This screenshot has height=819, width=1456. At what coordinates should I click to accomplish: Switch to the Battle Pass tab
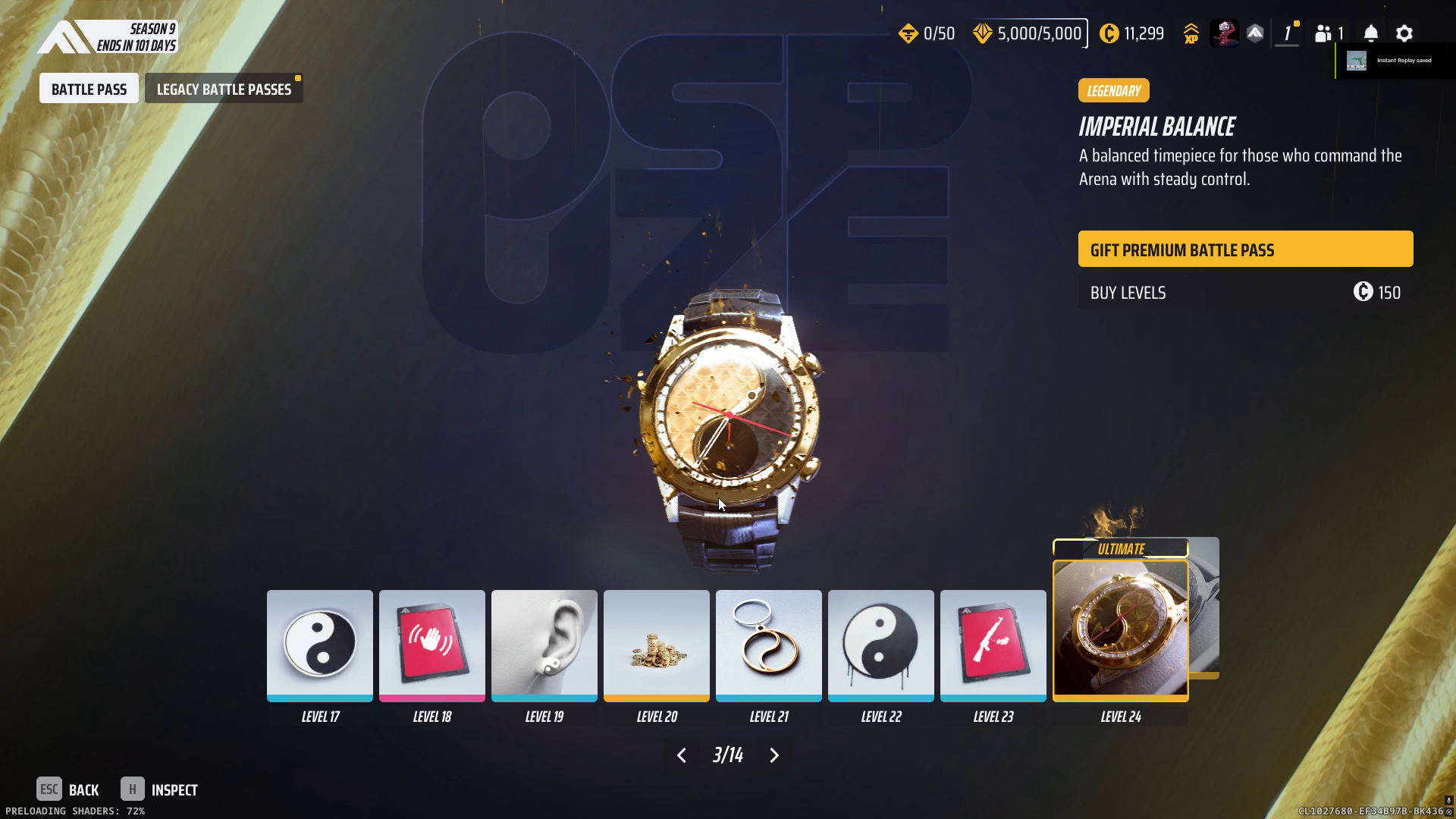pos(89,89)
